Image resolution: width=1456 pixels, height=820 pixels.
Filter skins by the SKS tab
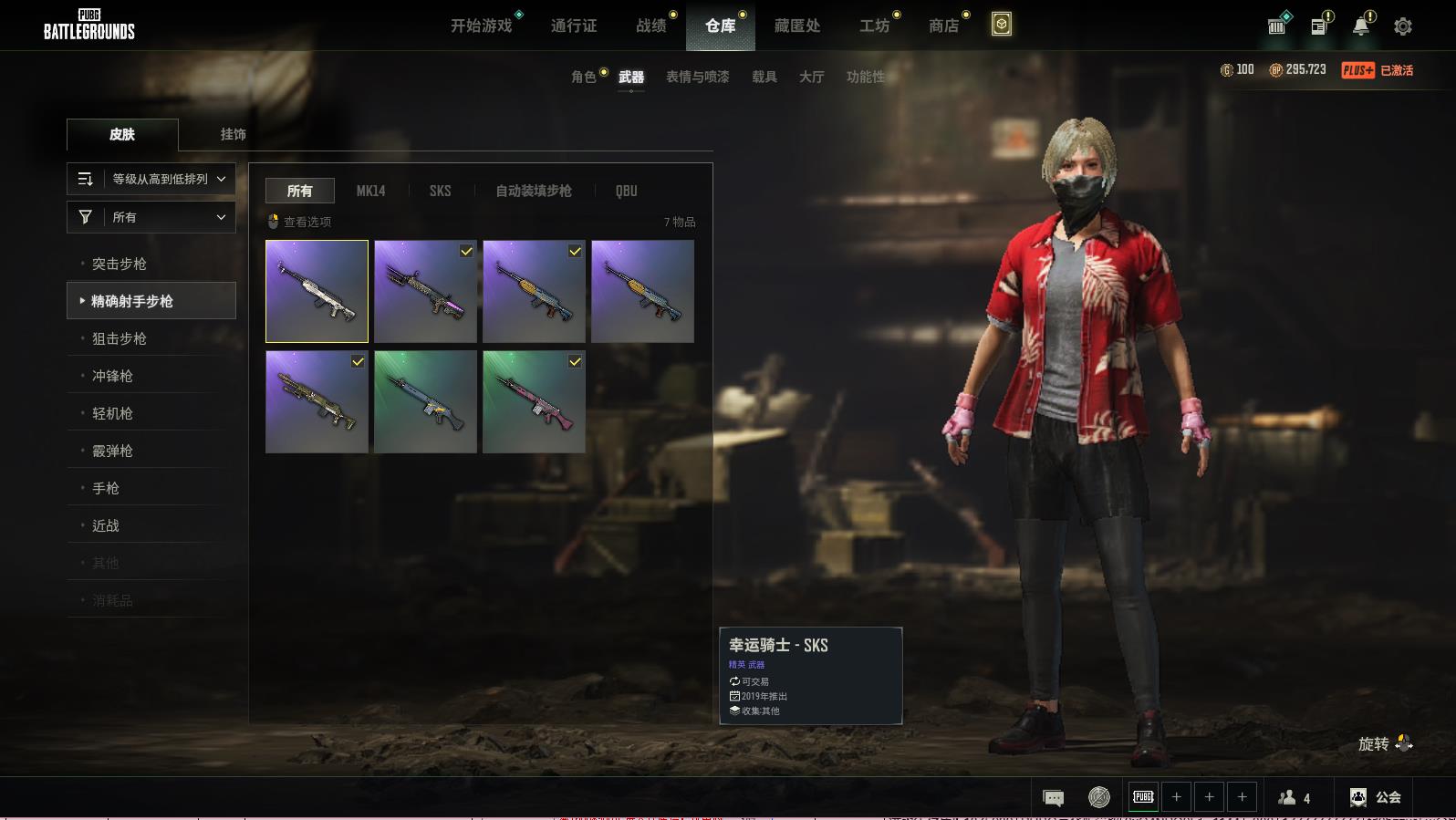point(440,191)
